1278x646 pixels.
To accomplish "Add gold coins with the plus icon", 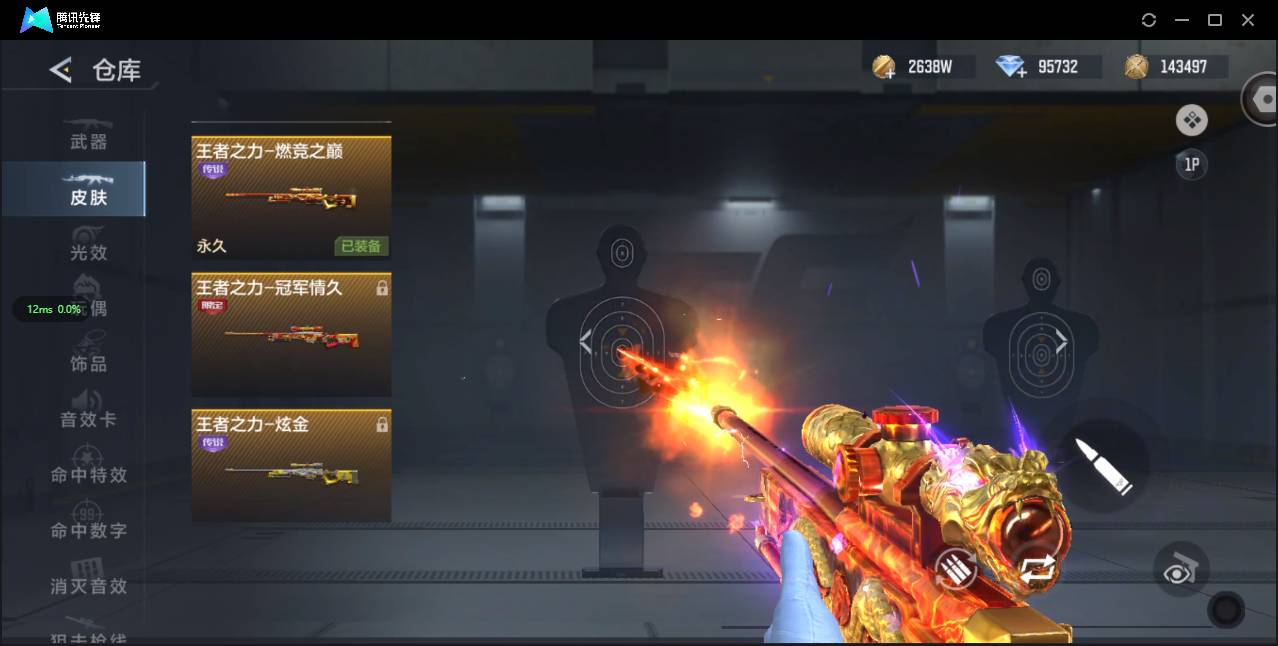I will coord(884,67).
